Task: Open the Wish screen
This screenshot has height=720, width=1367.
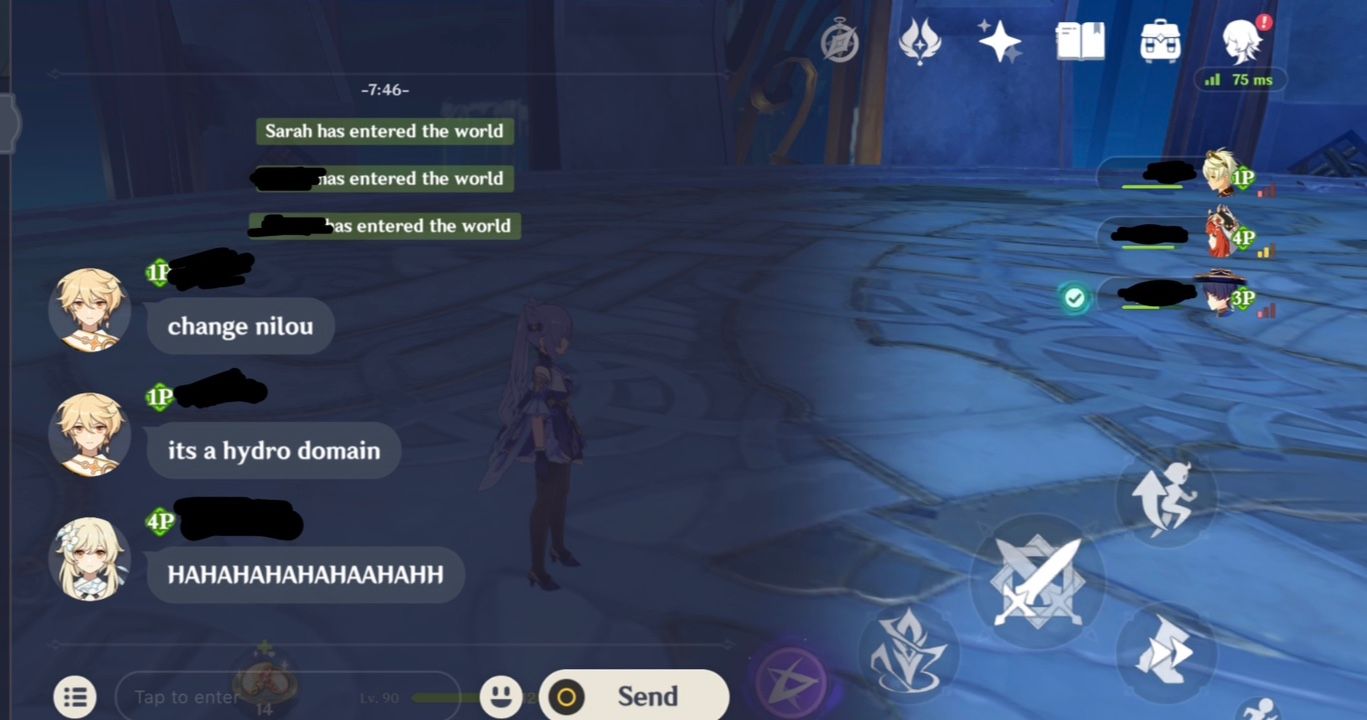Action: [999, 41]
